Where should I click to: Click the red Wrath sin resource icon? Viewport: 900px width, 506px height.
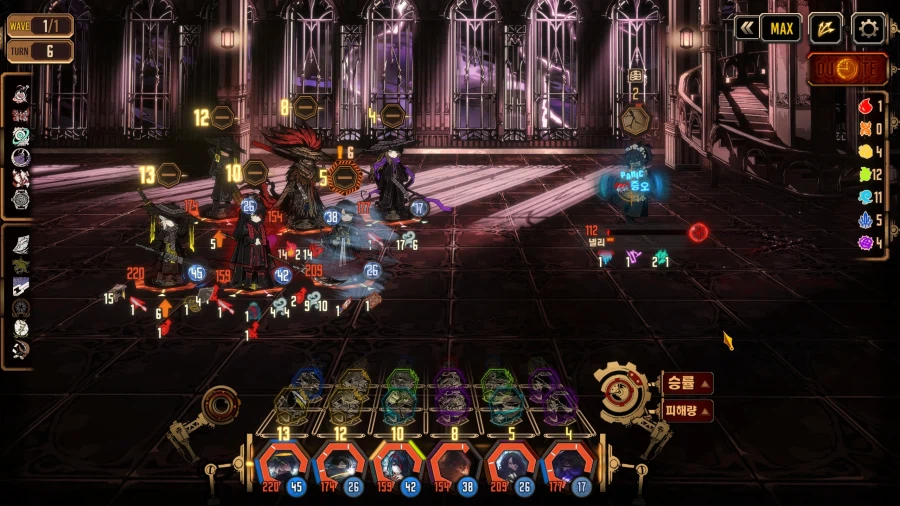(x=866, y=106)
